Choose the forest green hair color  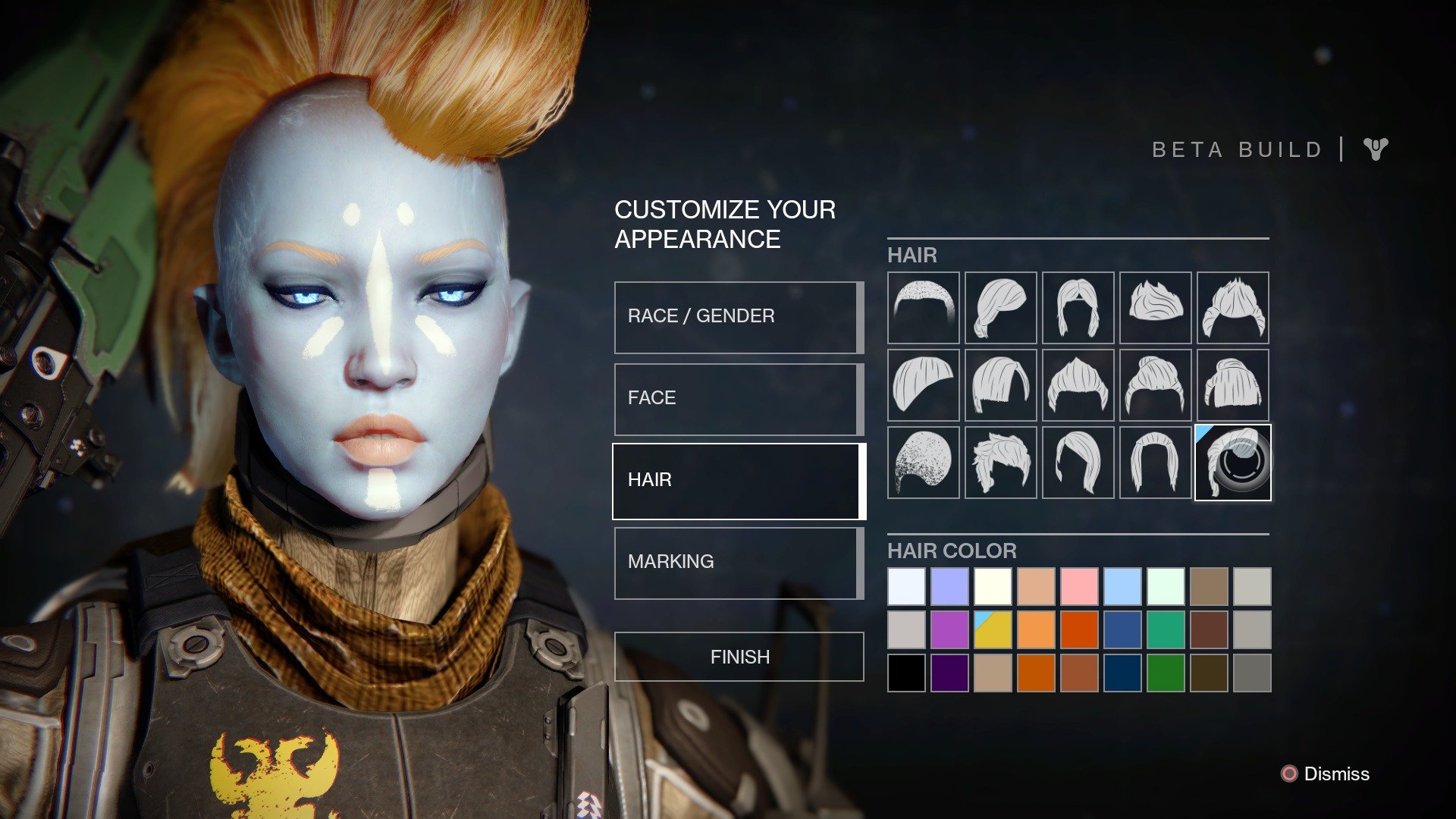tap(1165, 673)
